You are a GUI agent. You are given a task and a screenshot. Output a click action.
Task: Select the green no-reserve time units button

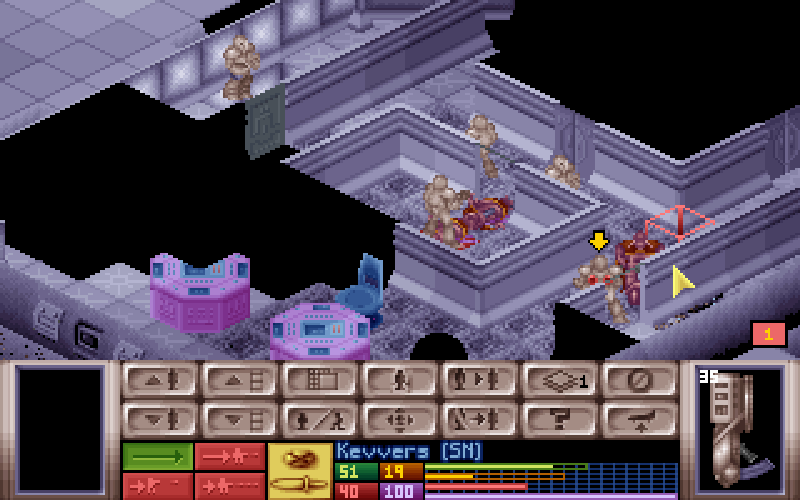[157, 456]
